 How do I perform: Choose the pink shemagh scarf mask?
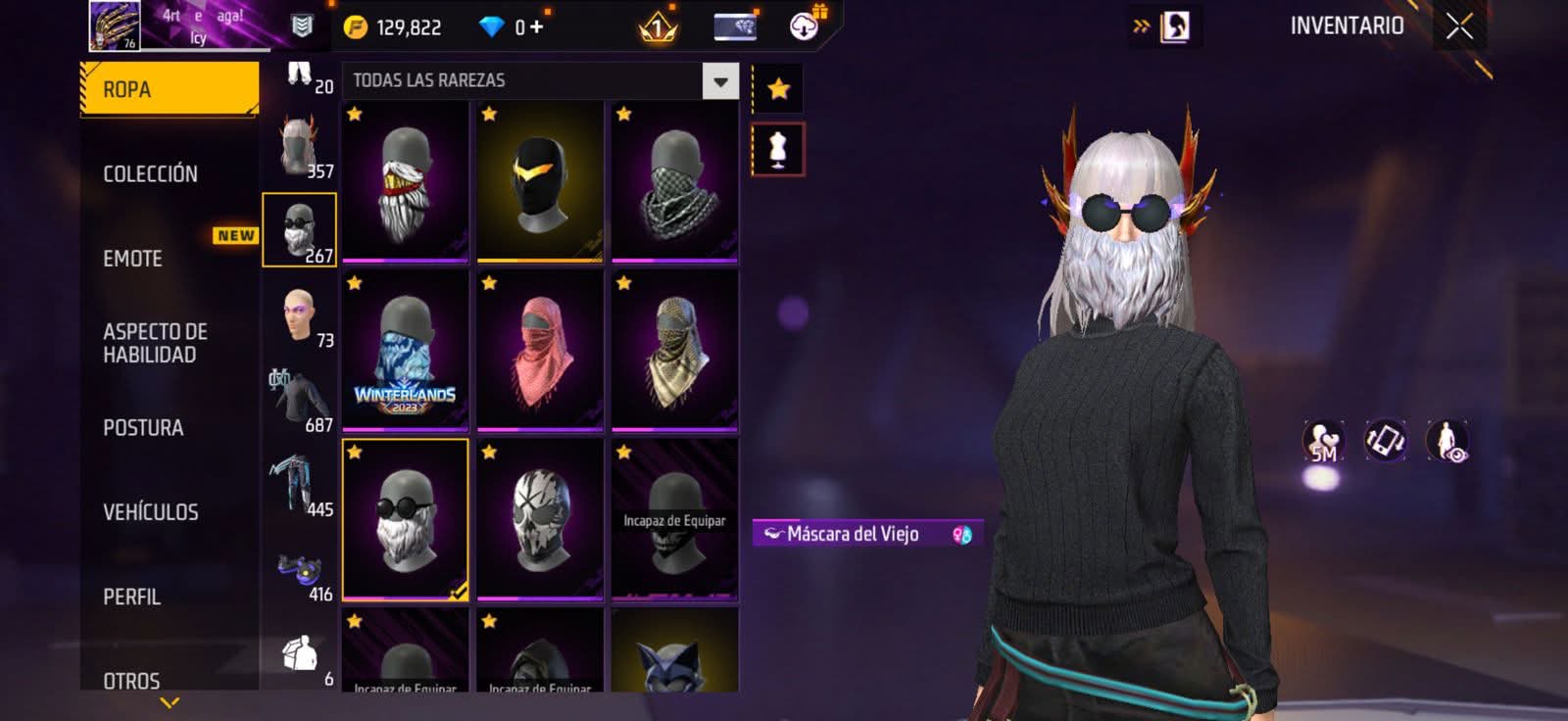[539, 351]
